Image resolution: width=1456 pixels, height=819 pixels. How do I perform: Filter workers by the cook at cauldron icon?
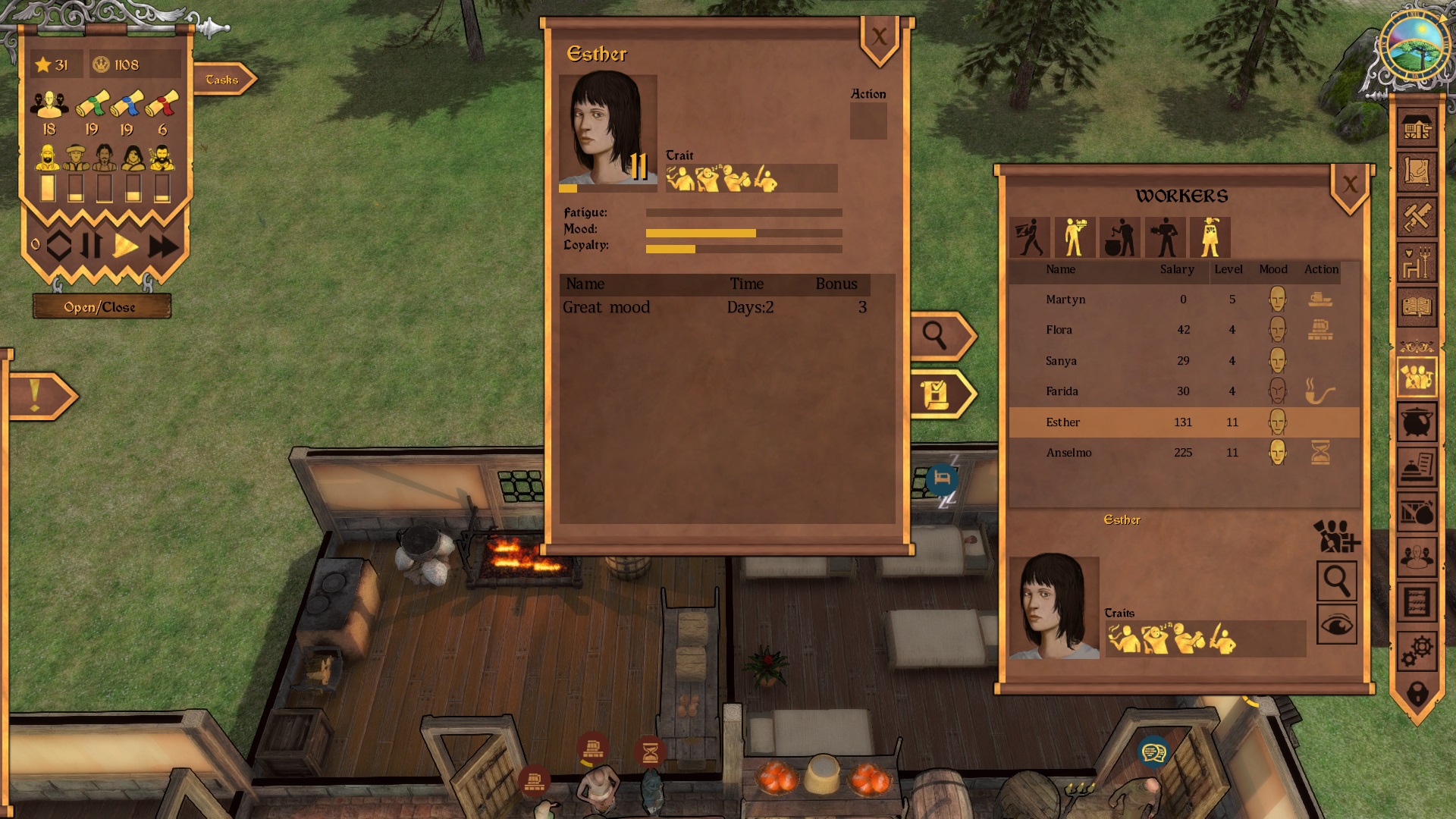tap(1120, 237)
